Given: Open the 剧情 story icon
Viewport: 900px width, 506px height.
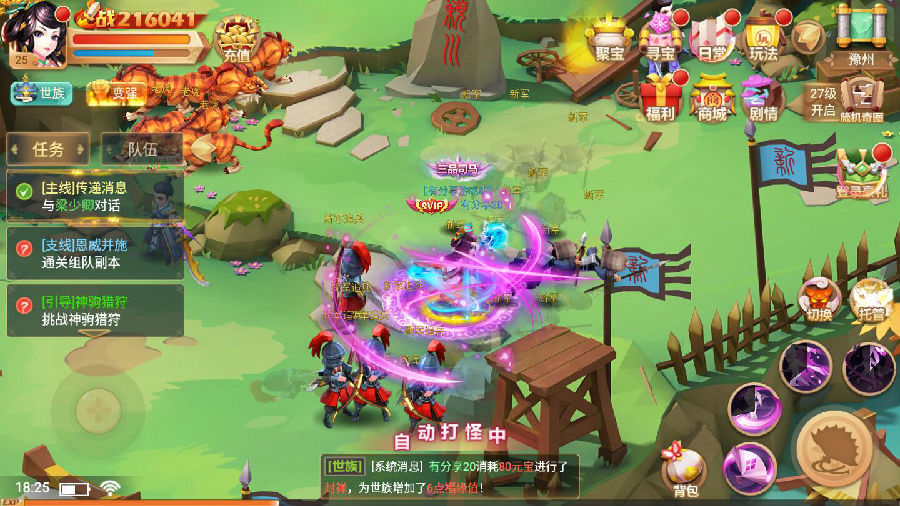Looking at the screenshot, I should (763, 98).
